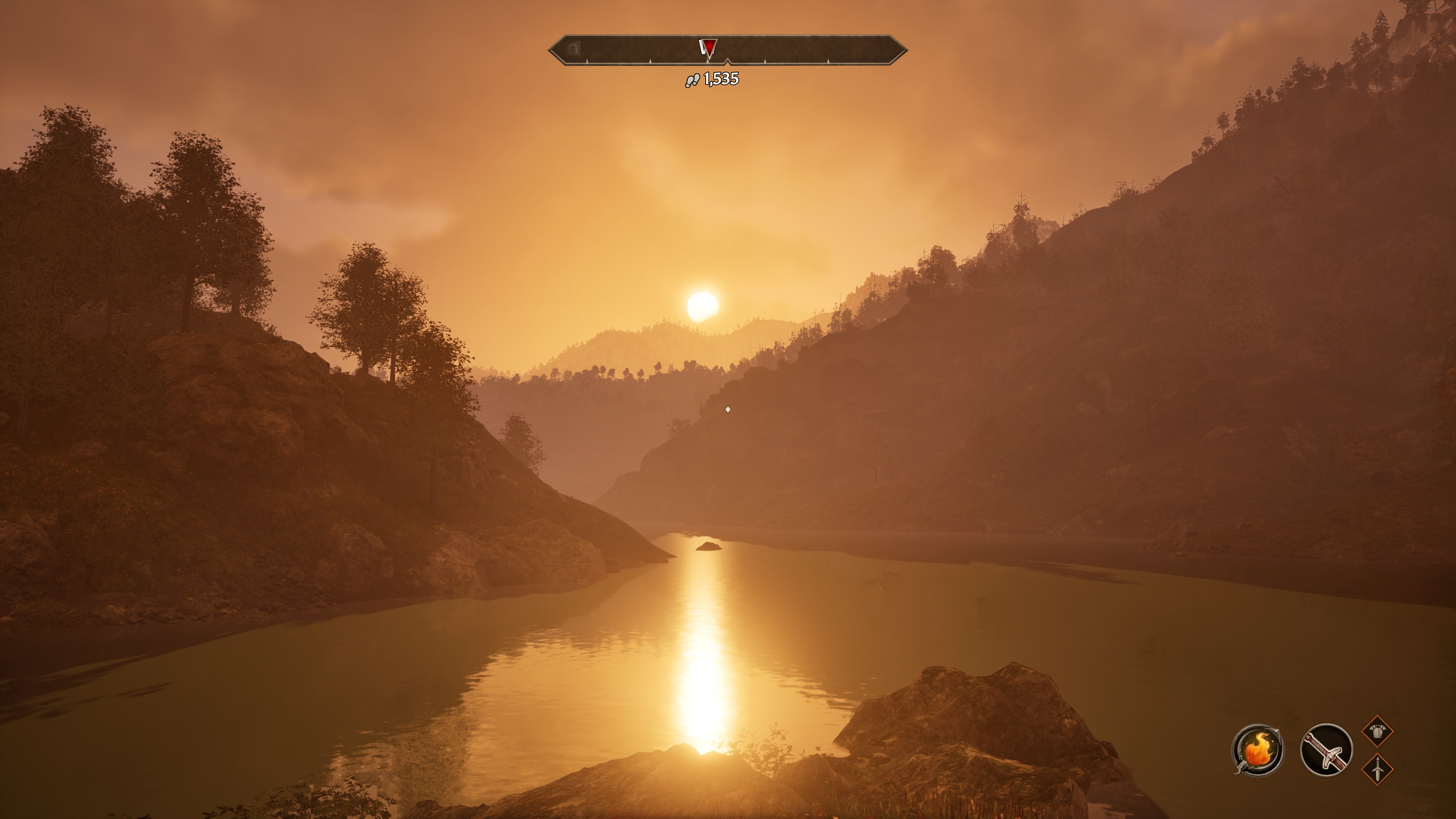Click the dagger diamond icon
Image resolution: width=1456 pixels, height=819 pixels.
1378,769
